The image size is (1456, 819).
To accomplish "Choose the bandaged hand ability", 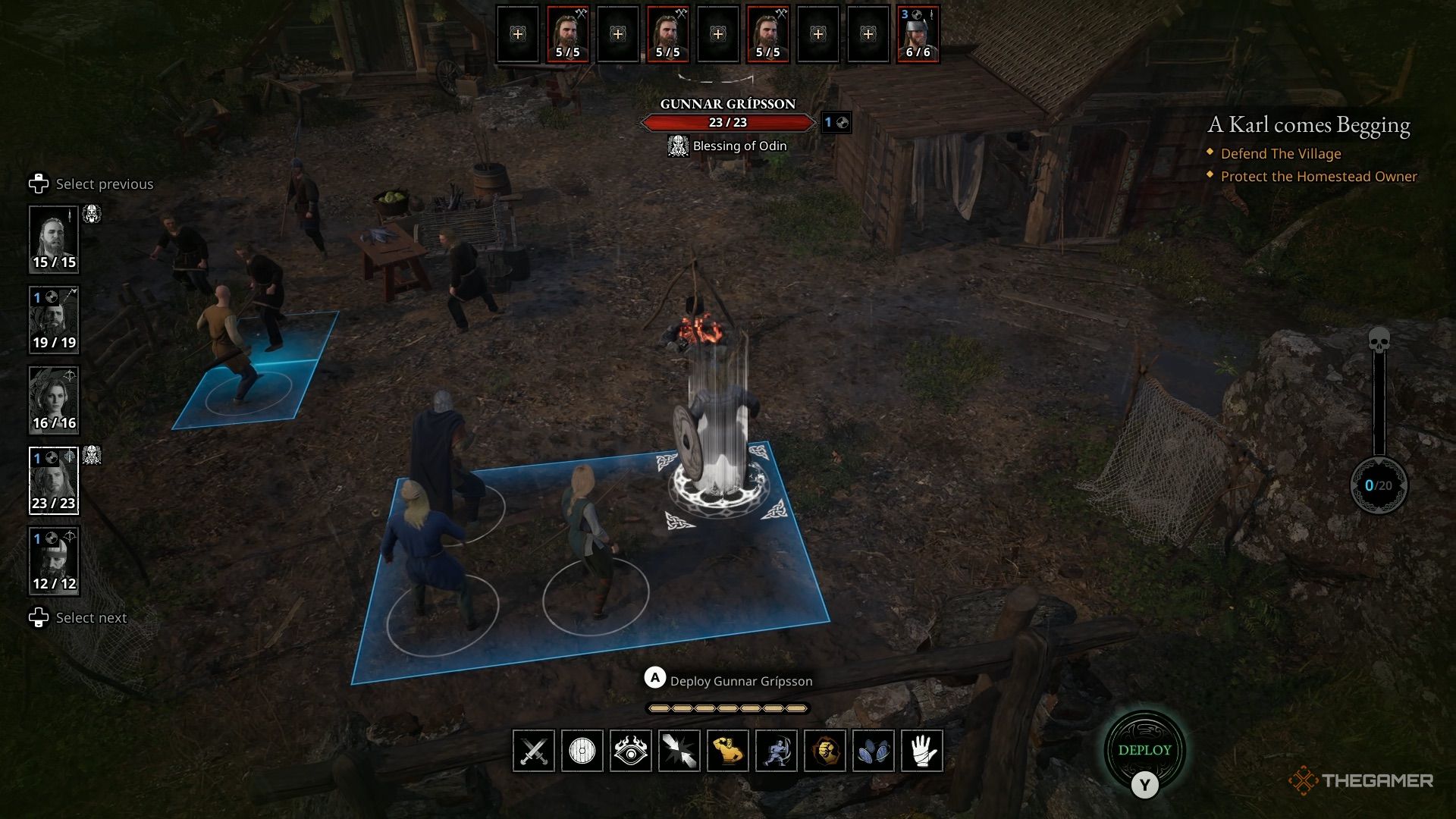I will (x=922, y=752).
